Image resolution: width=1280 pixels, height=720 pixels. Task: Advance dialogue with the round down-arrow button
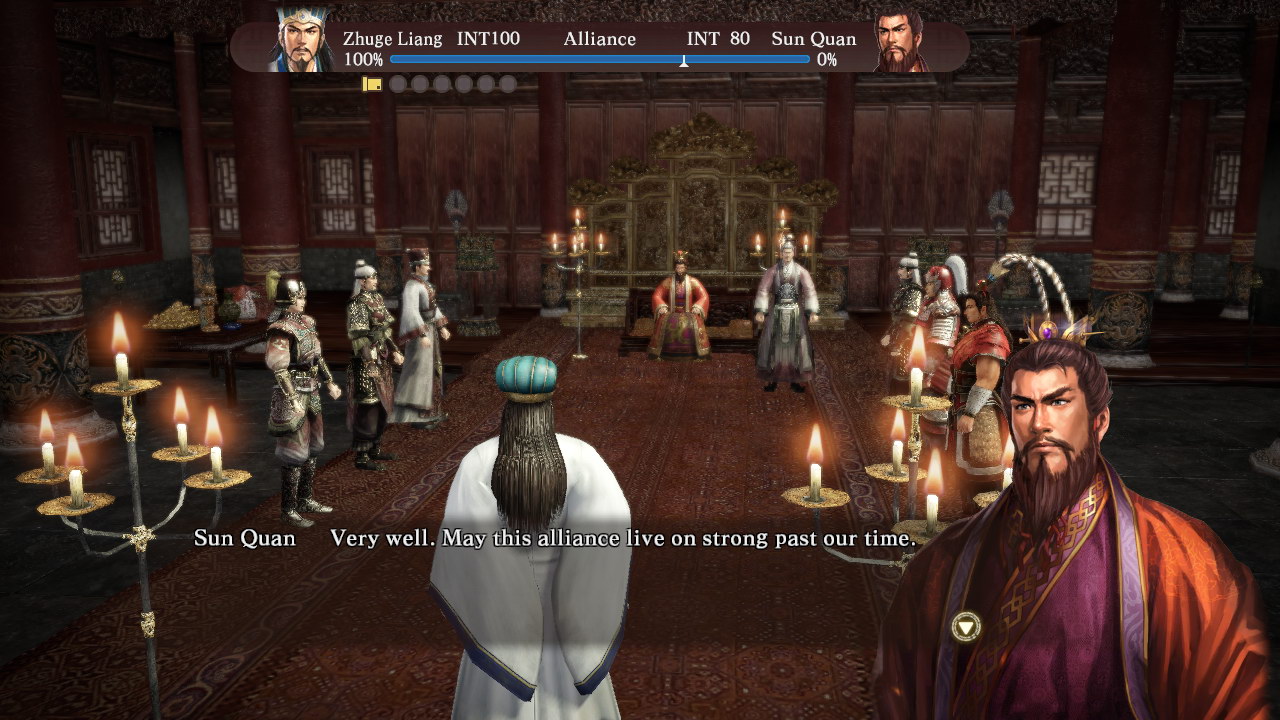(x=965, y=627)
